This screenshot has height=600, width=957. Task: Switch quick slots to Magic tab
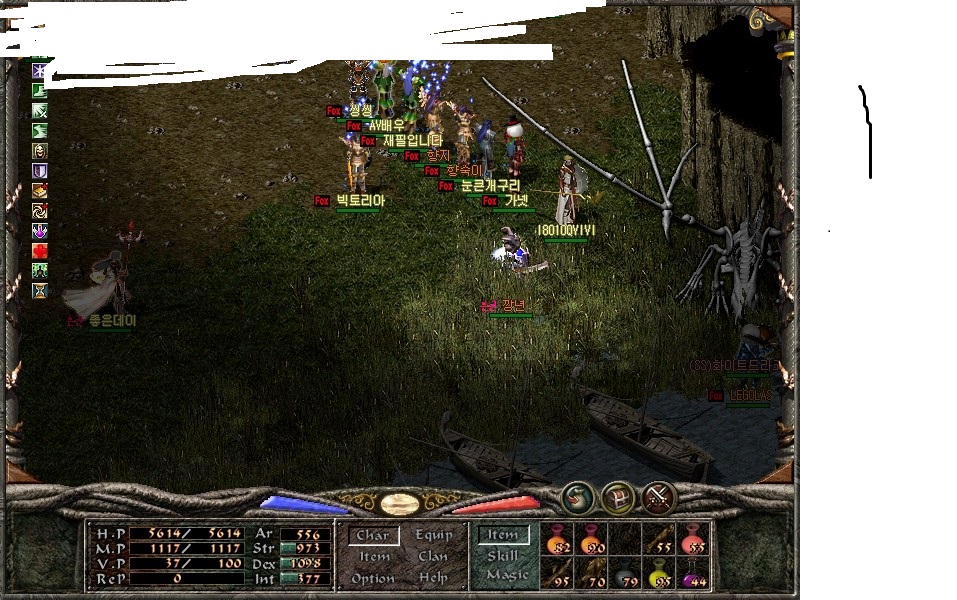pos(506,575)
